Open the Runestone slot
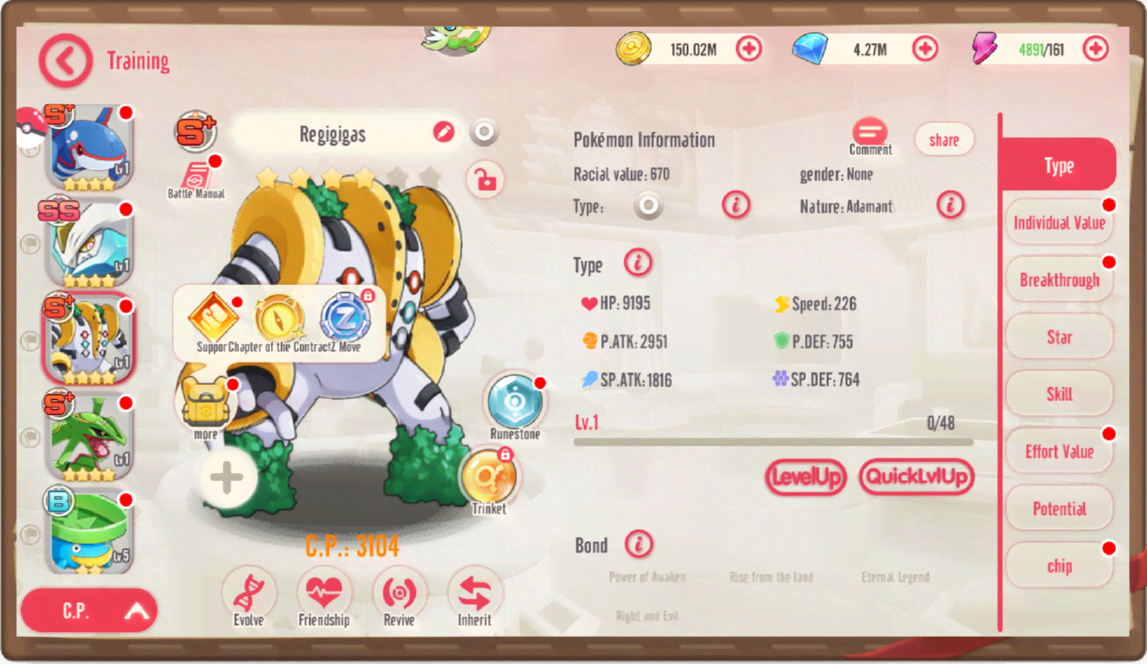This screenshot has height=664, width=1147. pyautogui.click(x=515, y=402)
